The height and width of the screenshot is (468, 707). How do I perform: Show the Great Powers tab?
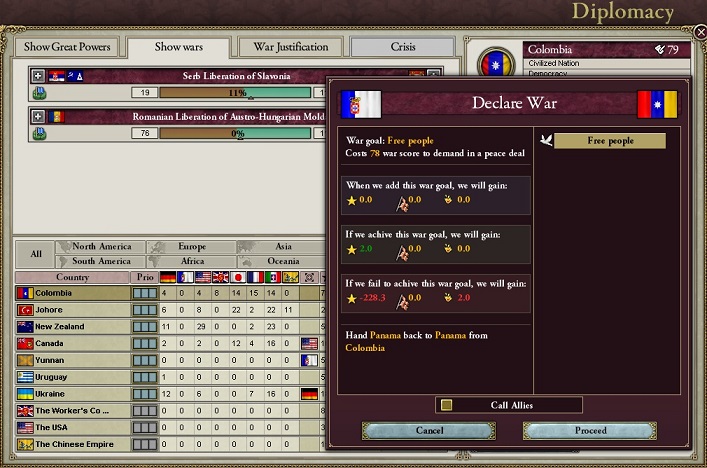(x=68, y=47)
